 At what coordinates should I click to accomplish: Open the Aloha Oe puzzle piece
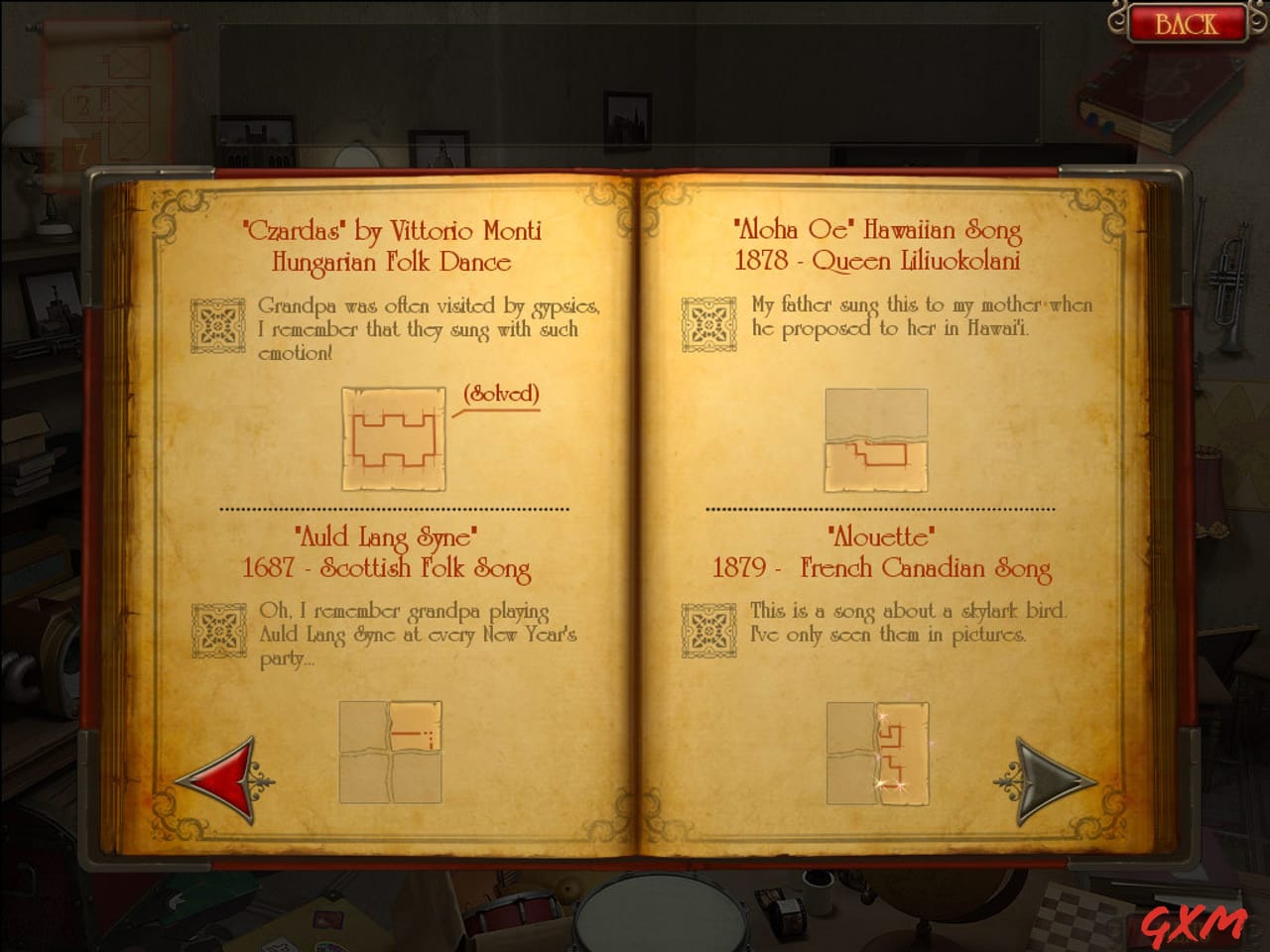click(875, 439)
